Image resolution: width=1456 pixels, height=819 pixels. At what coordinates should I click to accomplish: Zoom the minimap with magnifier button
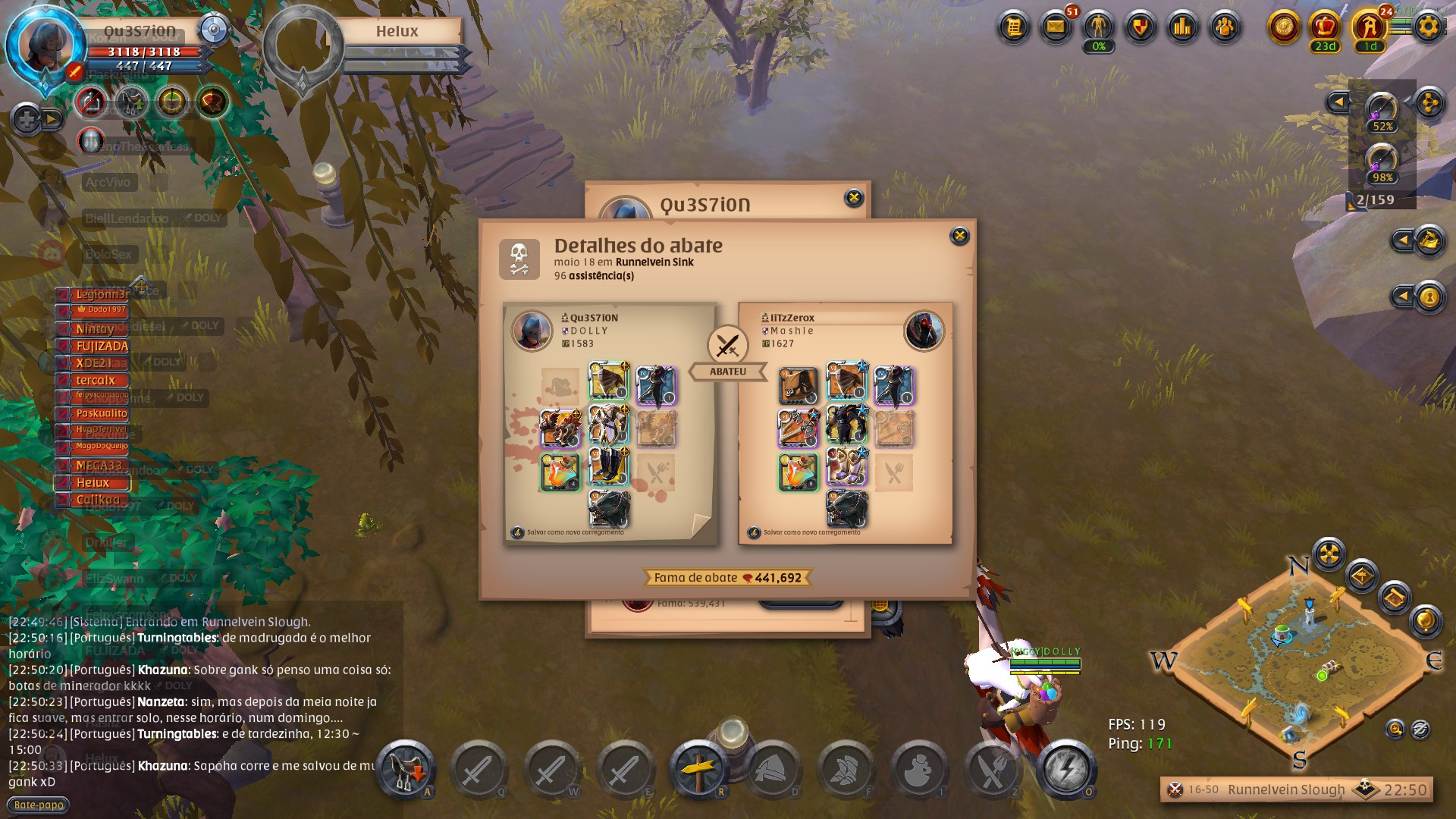(1395, 730)
